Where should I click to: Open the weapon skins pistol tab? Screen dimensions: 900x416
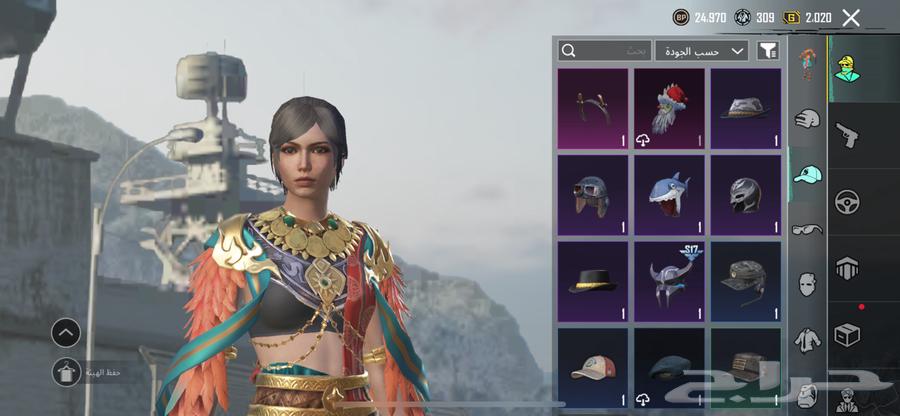(847, 134)
